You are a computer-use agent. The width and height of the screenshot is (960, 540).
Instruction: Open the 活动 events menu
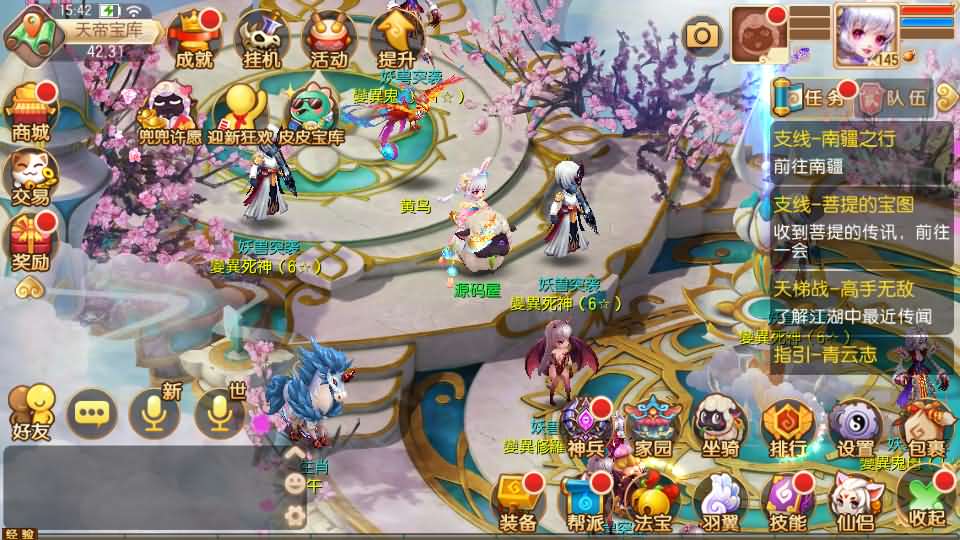point(328,40)
